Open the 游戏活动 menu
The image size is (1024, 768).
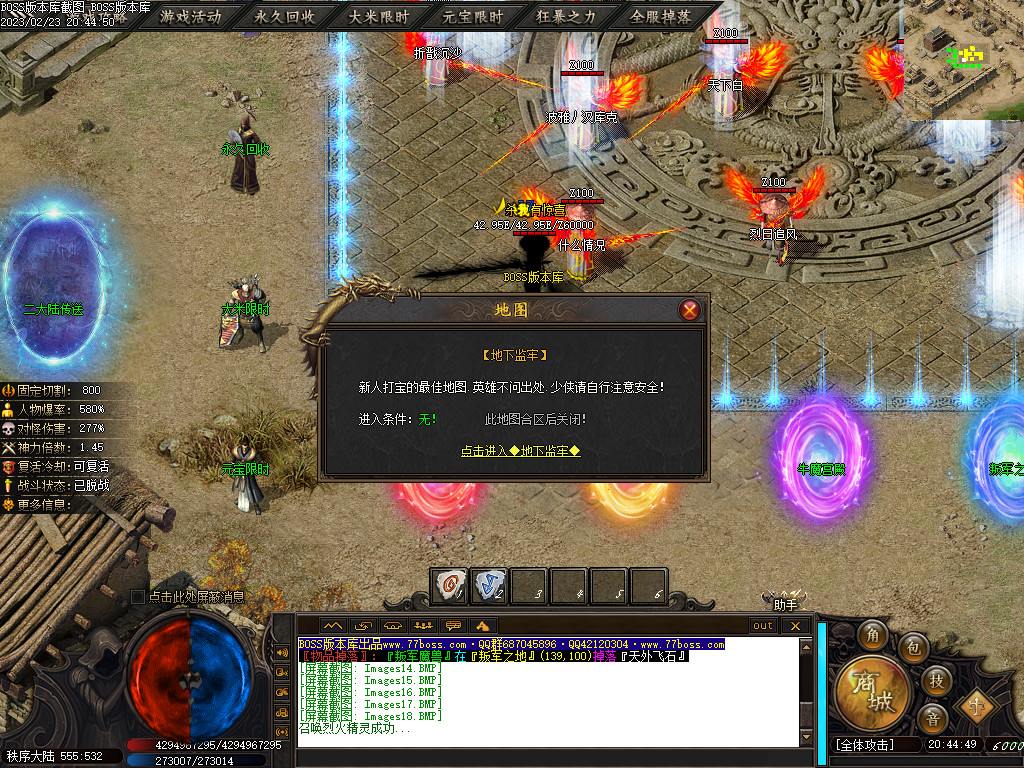(x=191, y=17)
